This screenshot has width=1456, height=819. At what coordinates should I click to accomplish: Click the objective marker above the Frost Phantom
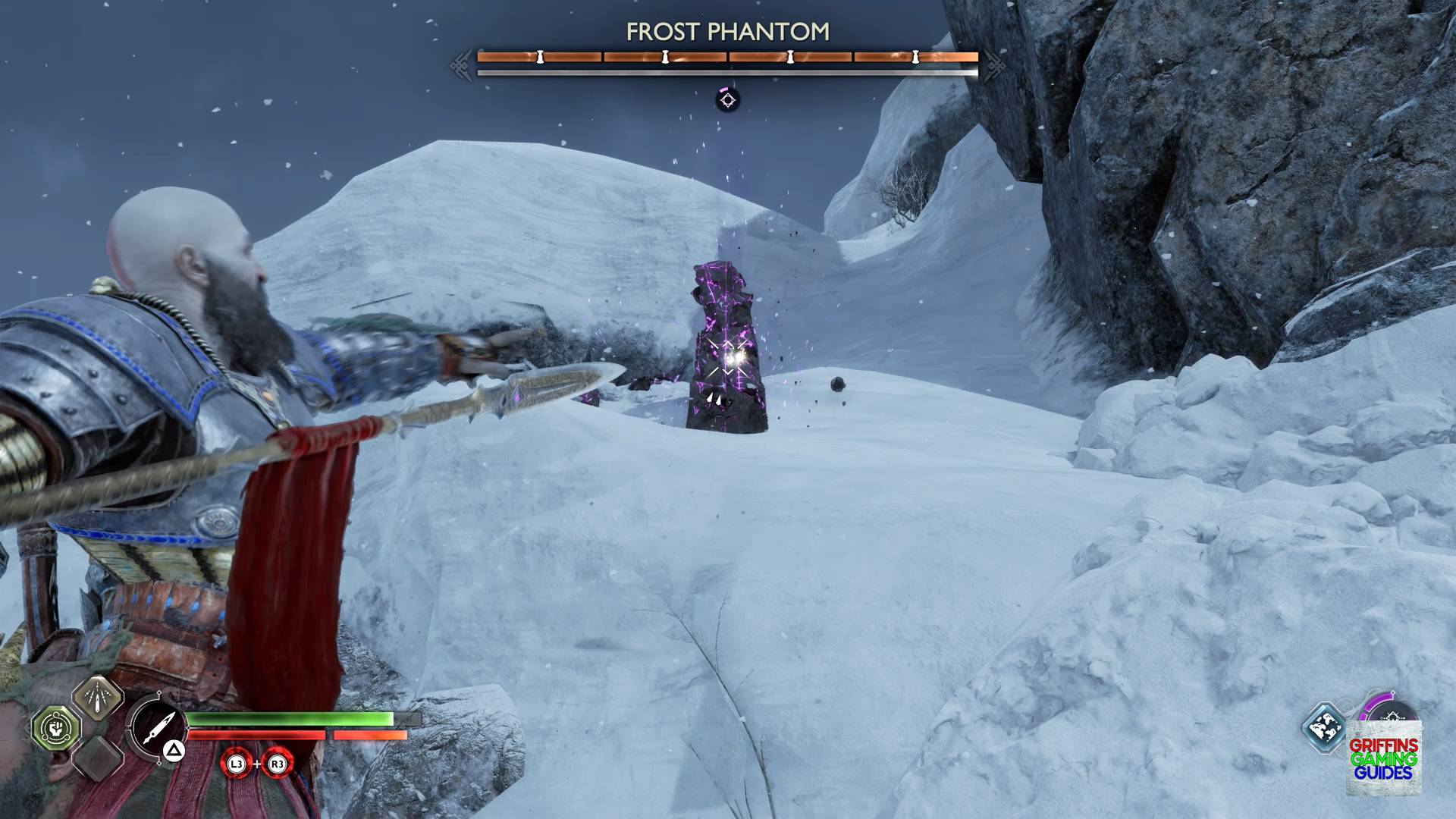(726, 102)
